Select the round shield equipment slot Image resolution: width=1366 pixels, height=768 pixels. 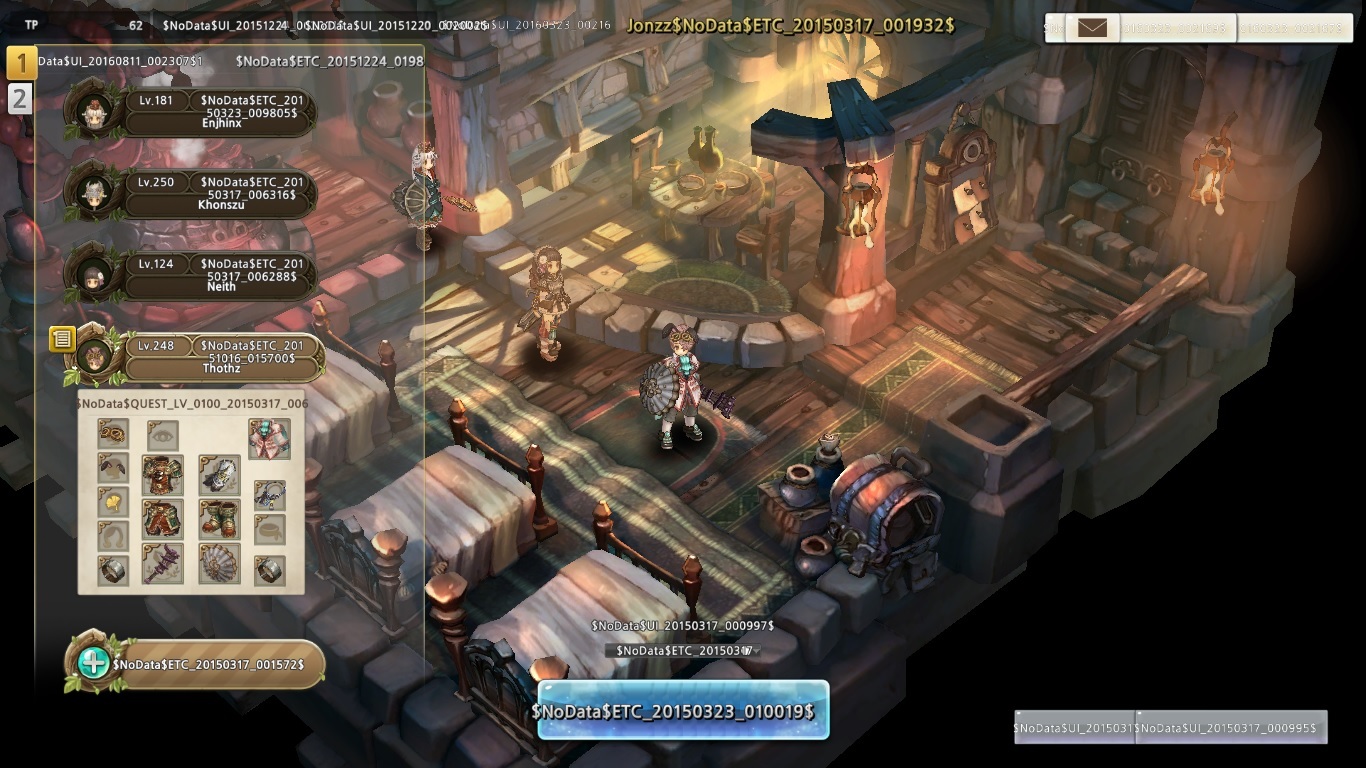[x=219, y=565]
